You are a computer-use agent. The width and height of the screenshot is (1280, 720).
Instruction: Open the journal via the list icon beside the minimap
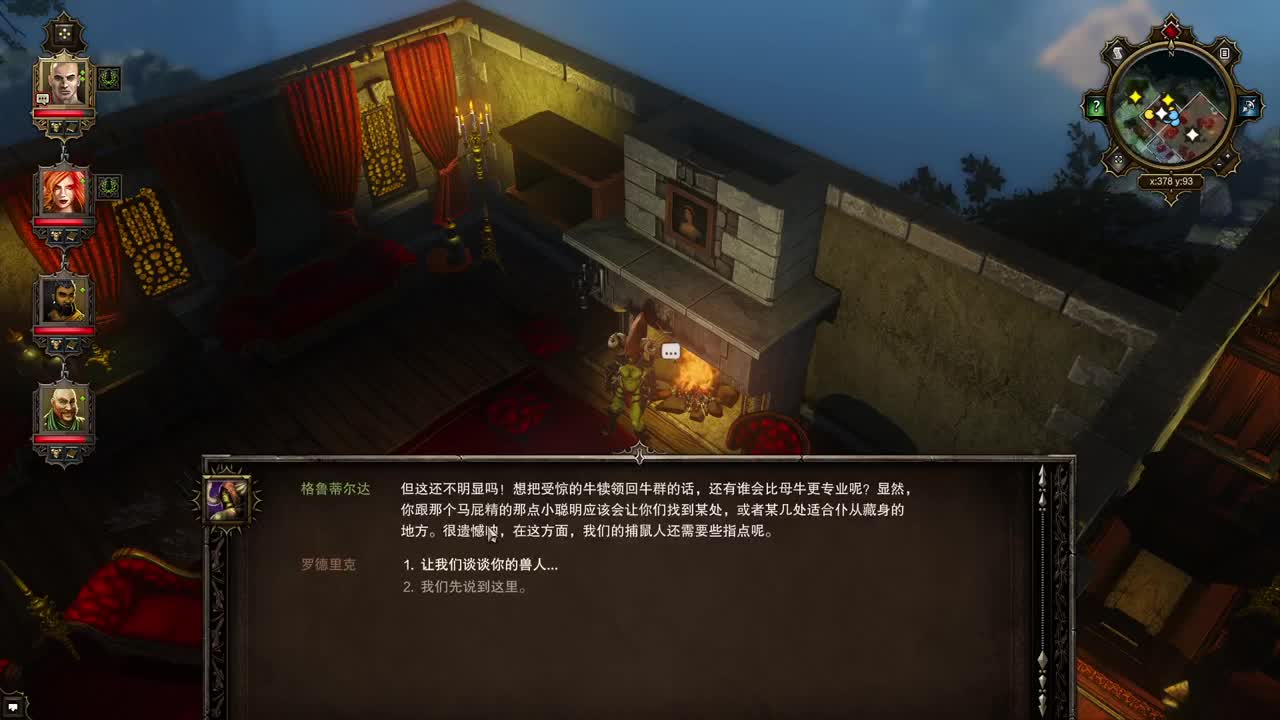[x=1224, y=52]
